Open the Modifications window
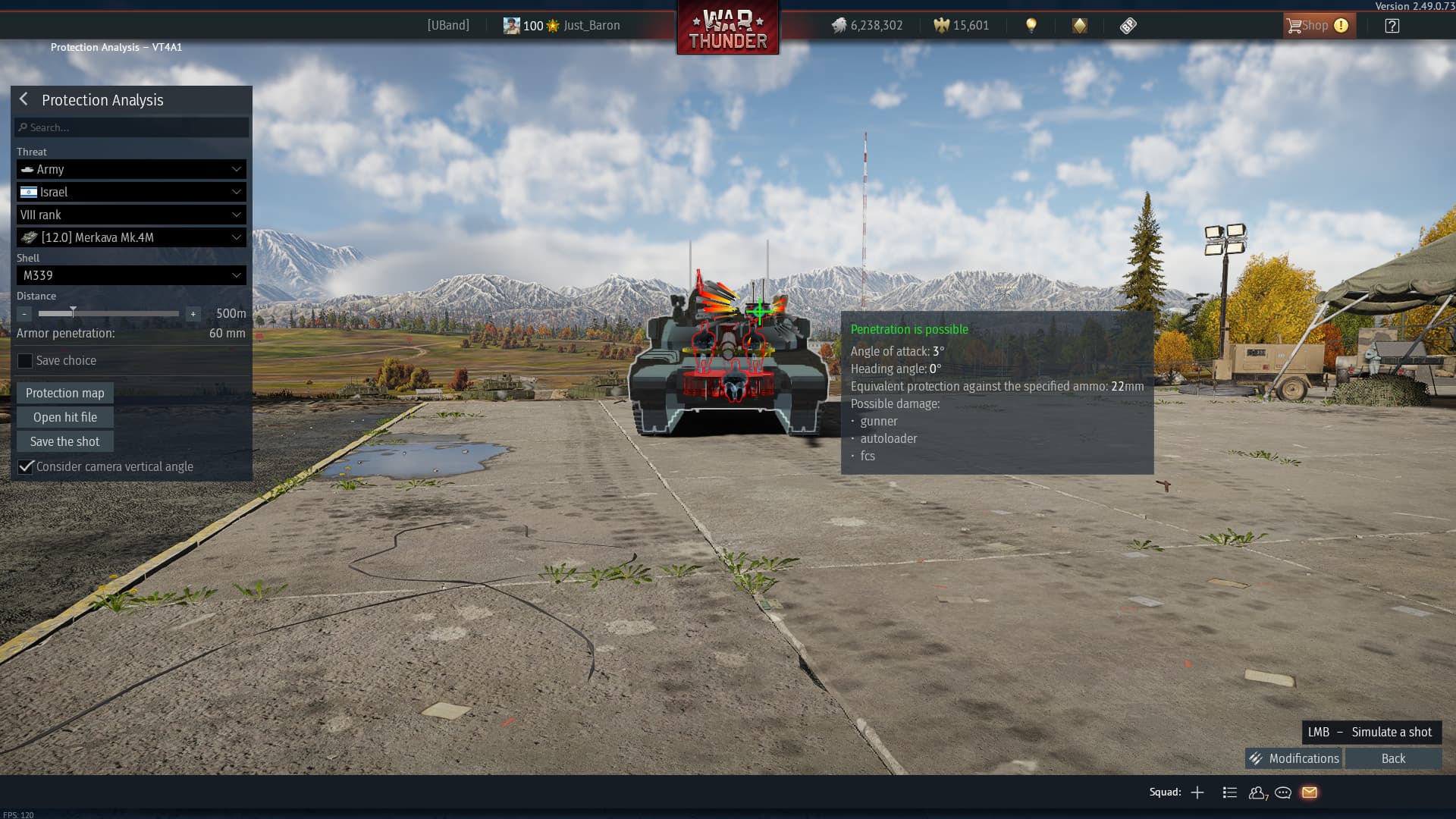The image size is (1456, 819). coord(1294,758)
